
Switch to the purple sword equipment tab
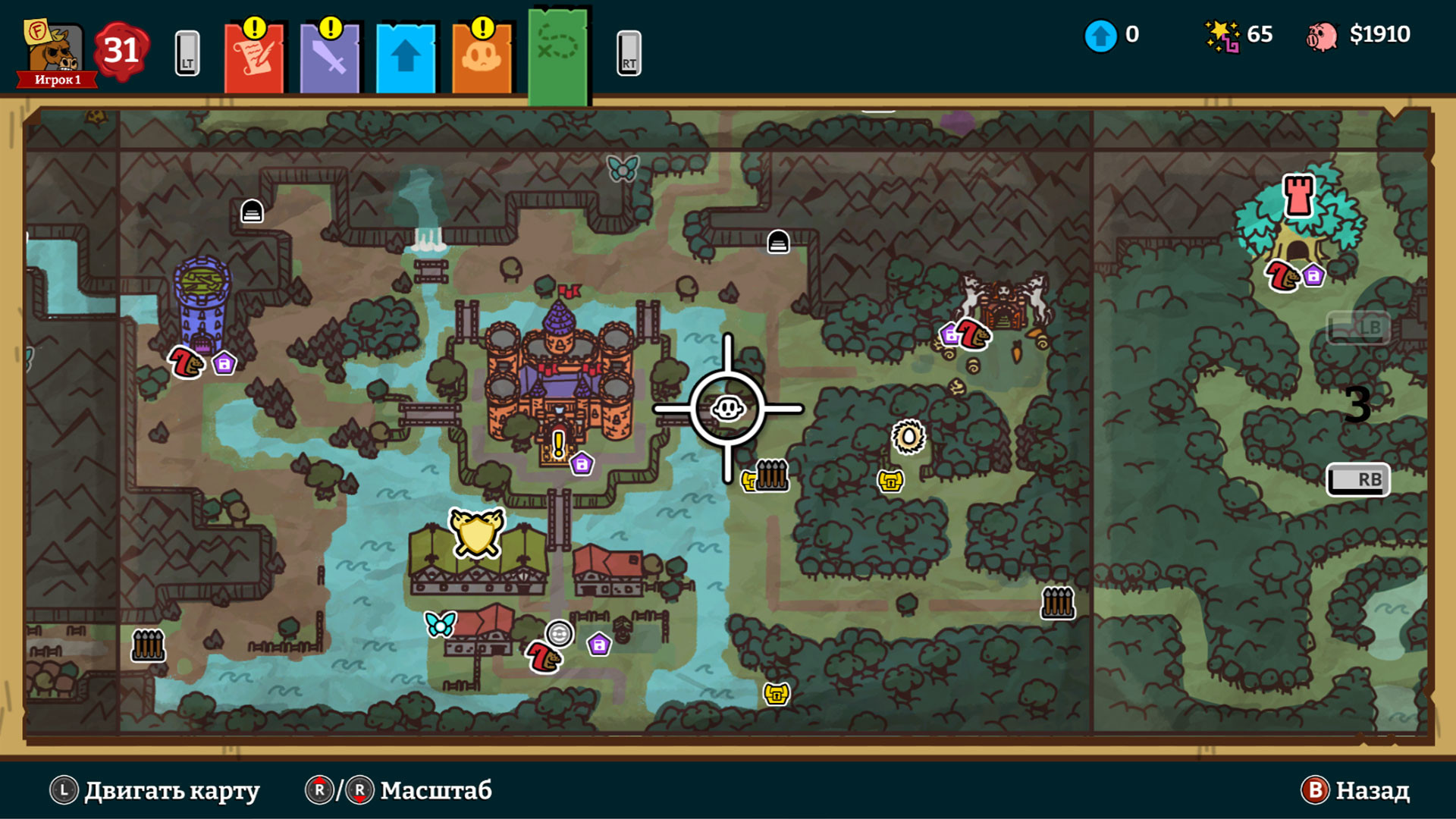(330, 58)
